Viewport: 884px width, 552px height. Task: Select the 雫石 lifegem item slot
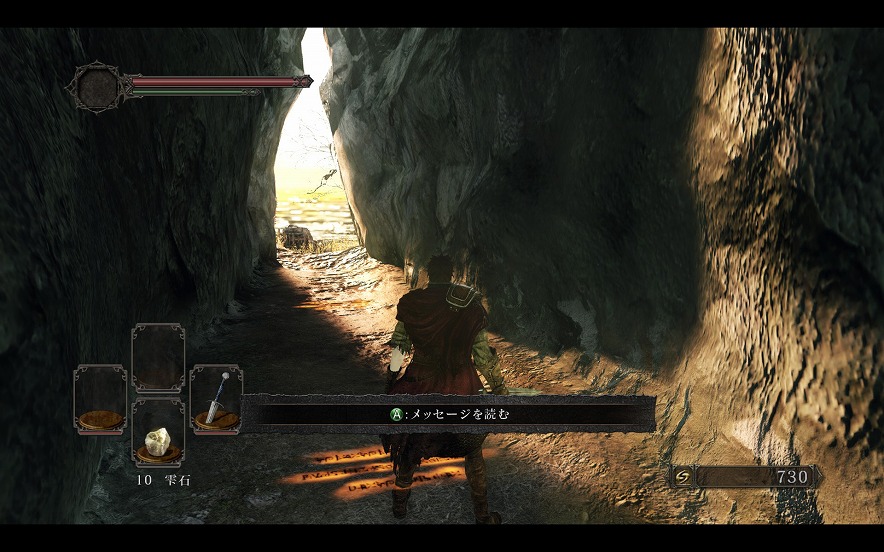click(158, 433)
